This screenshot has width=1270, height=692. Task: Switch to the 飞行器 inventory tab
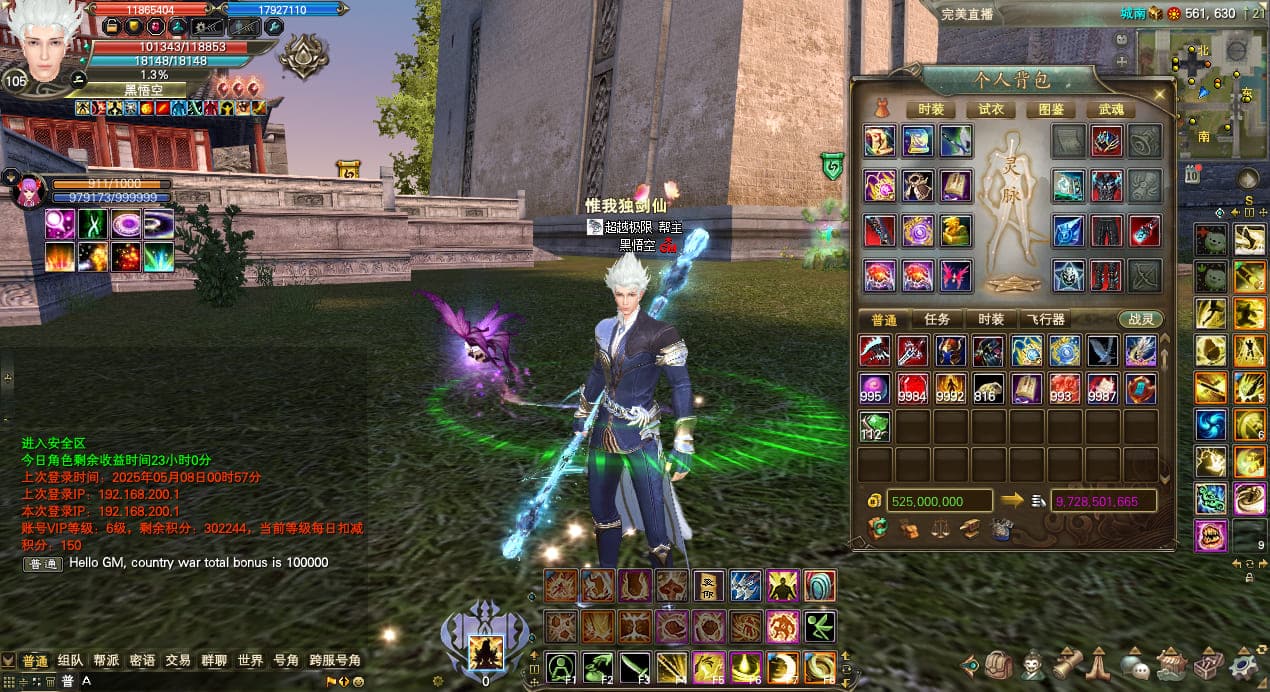(x=1045, y=319)
